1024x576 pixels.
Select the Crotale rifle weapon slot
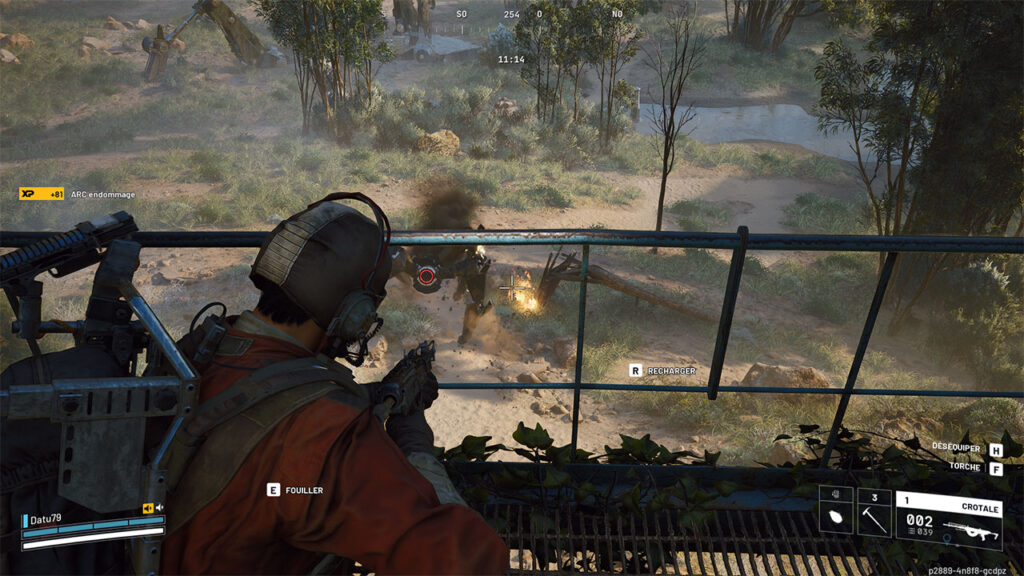(948, 519)
